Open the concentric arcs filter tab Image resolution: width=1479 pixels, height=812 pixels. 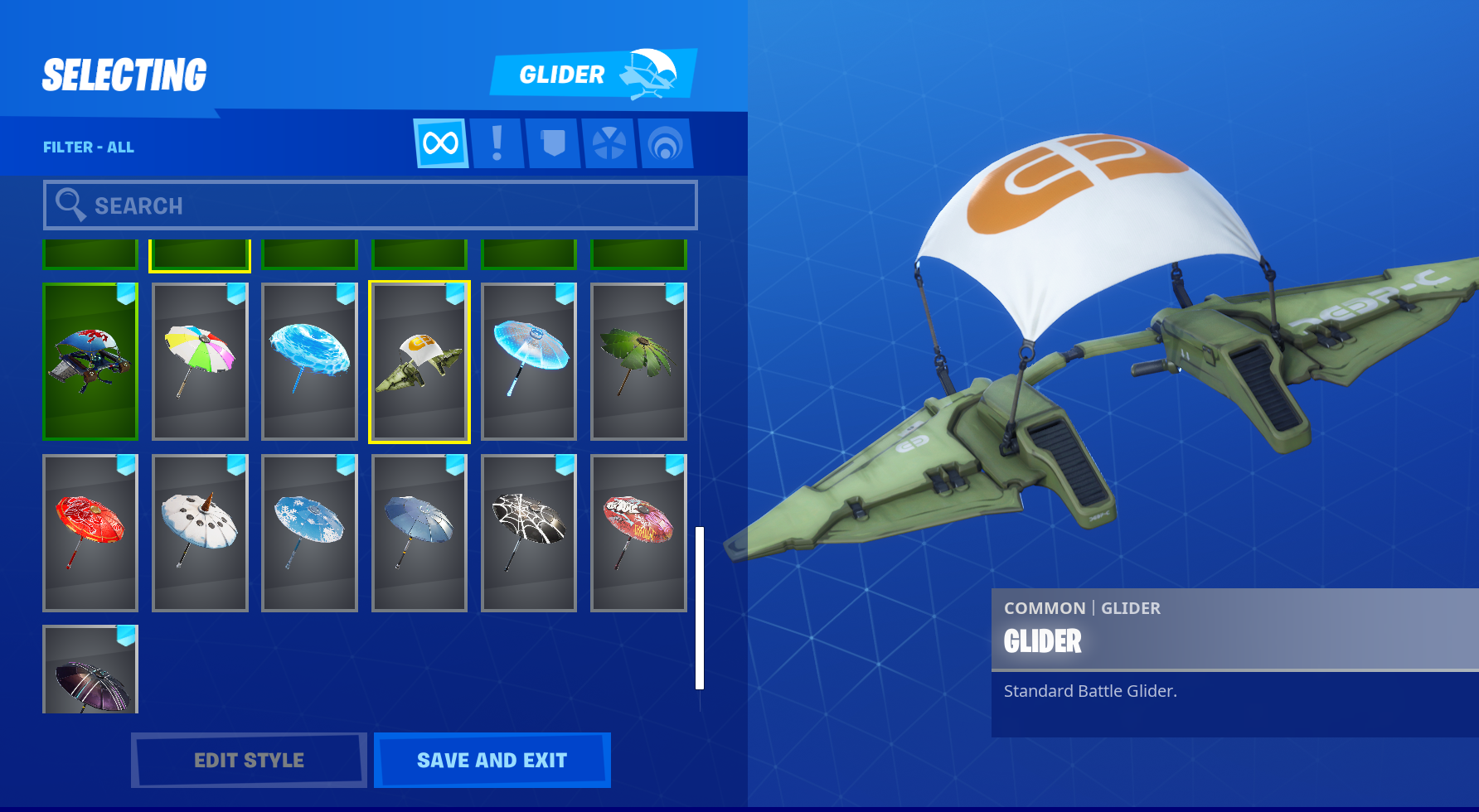point(665,143)
